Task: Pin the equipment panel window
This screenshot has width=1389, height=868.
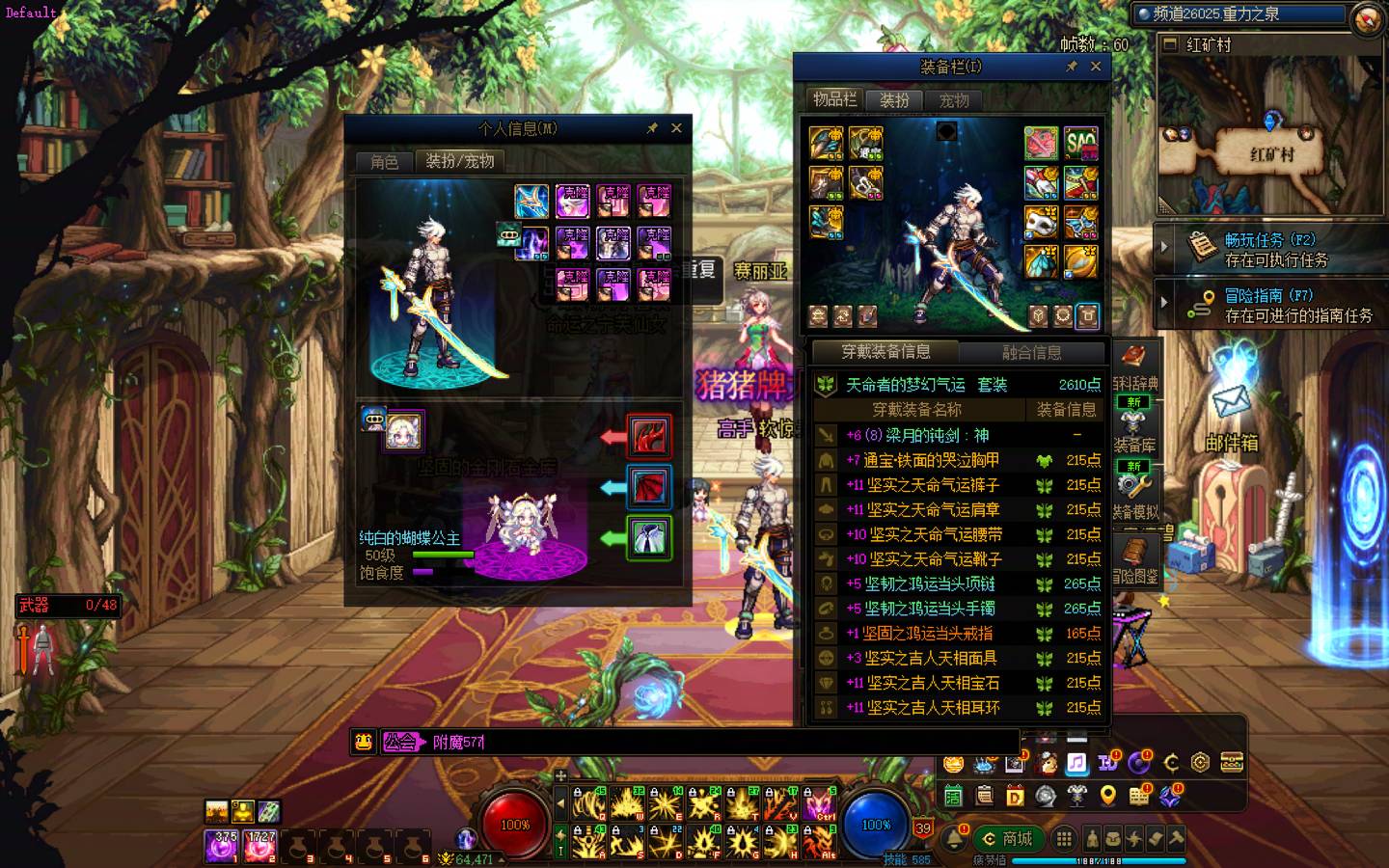Action: [1072, 67]
